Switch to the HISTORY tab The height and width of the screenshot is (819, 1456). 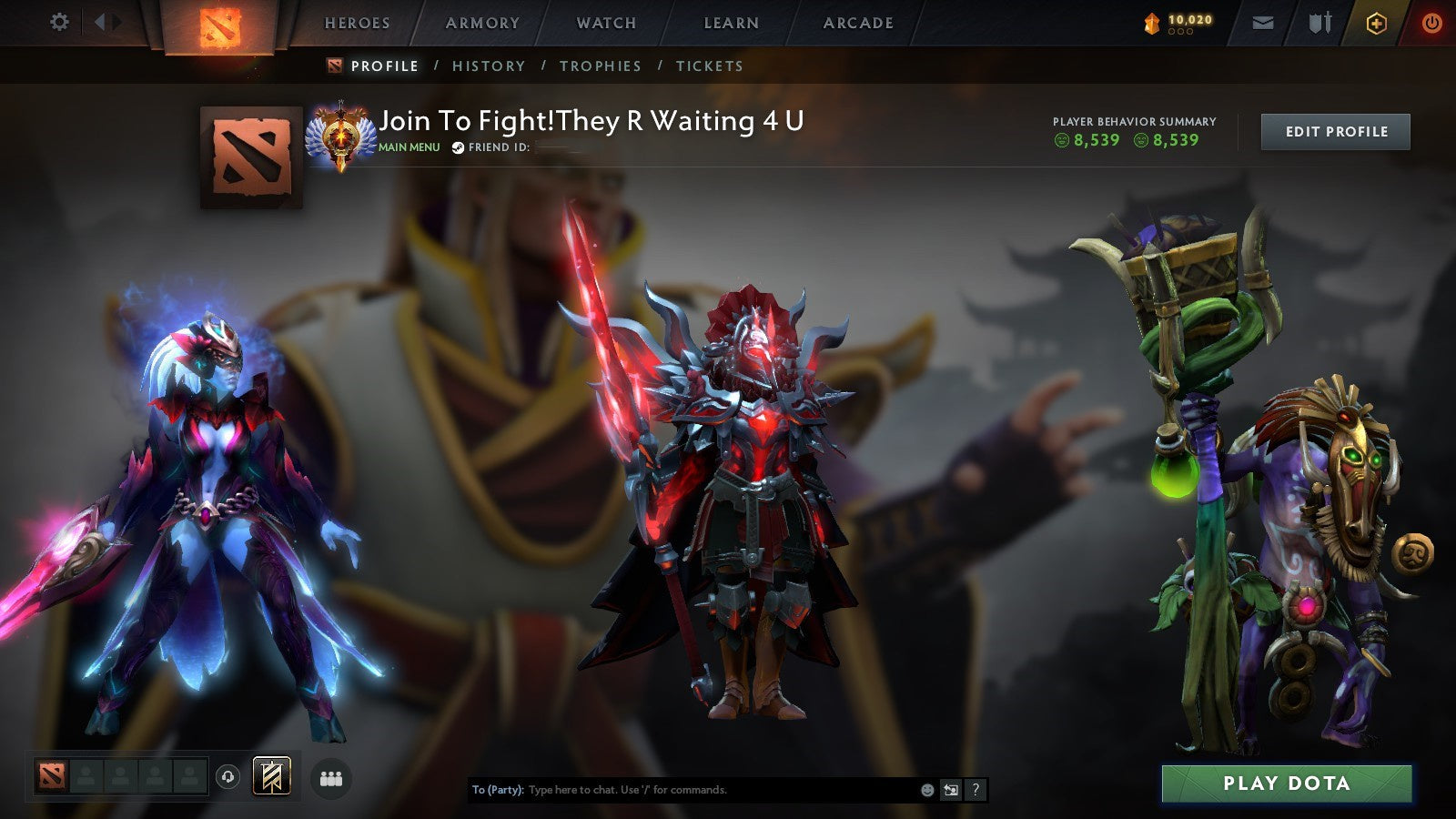pyautogui.click(x=490, y=66)
